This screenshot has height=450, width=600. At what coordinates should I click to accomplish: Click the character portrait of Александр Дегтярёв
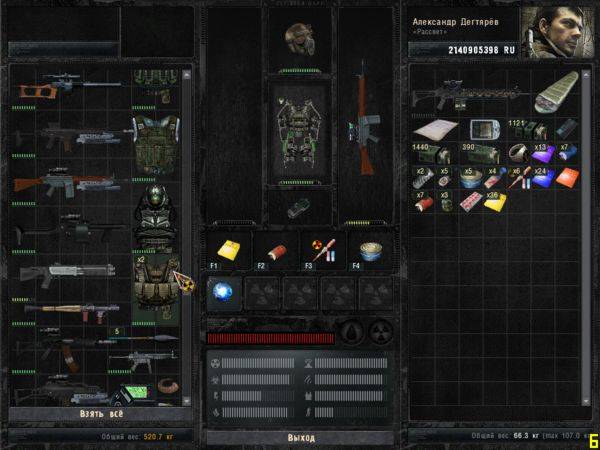[x=555, y=35]
